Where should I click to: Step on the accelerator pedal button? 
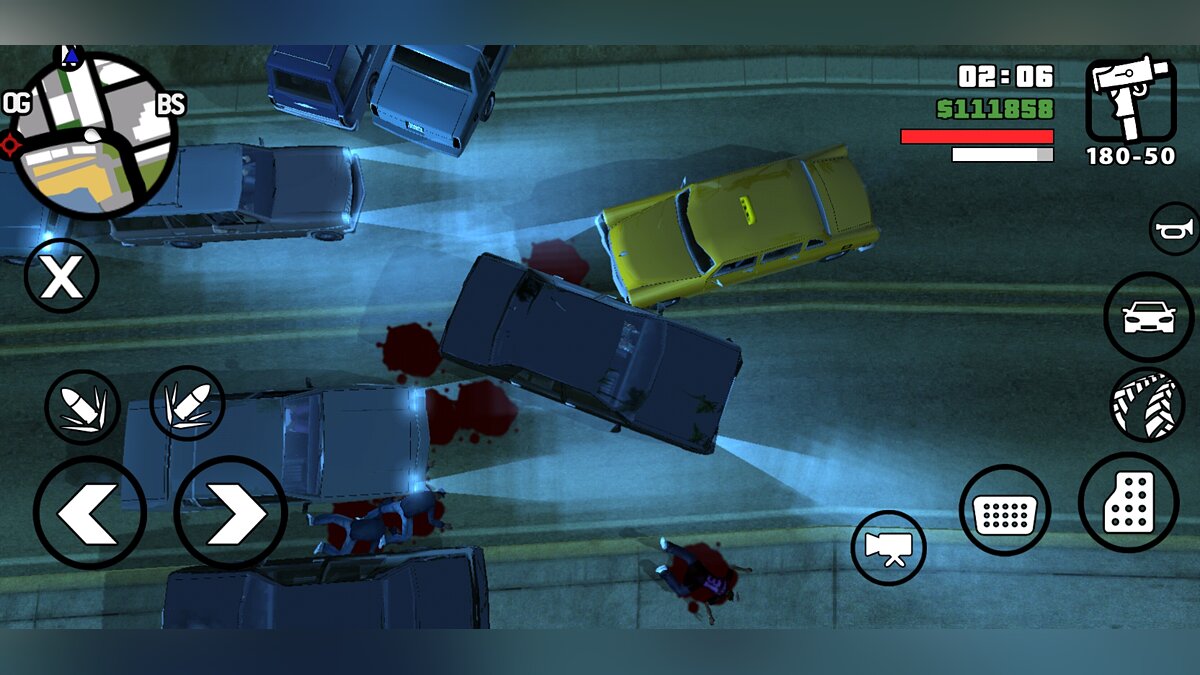1128,502
